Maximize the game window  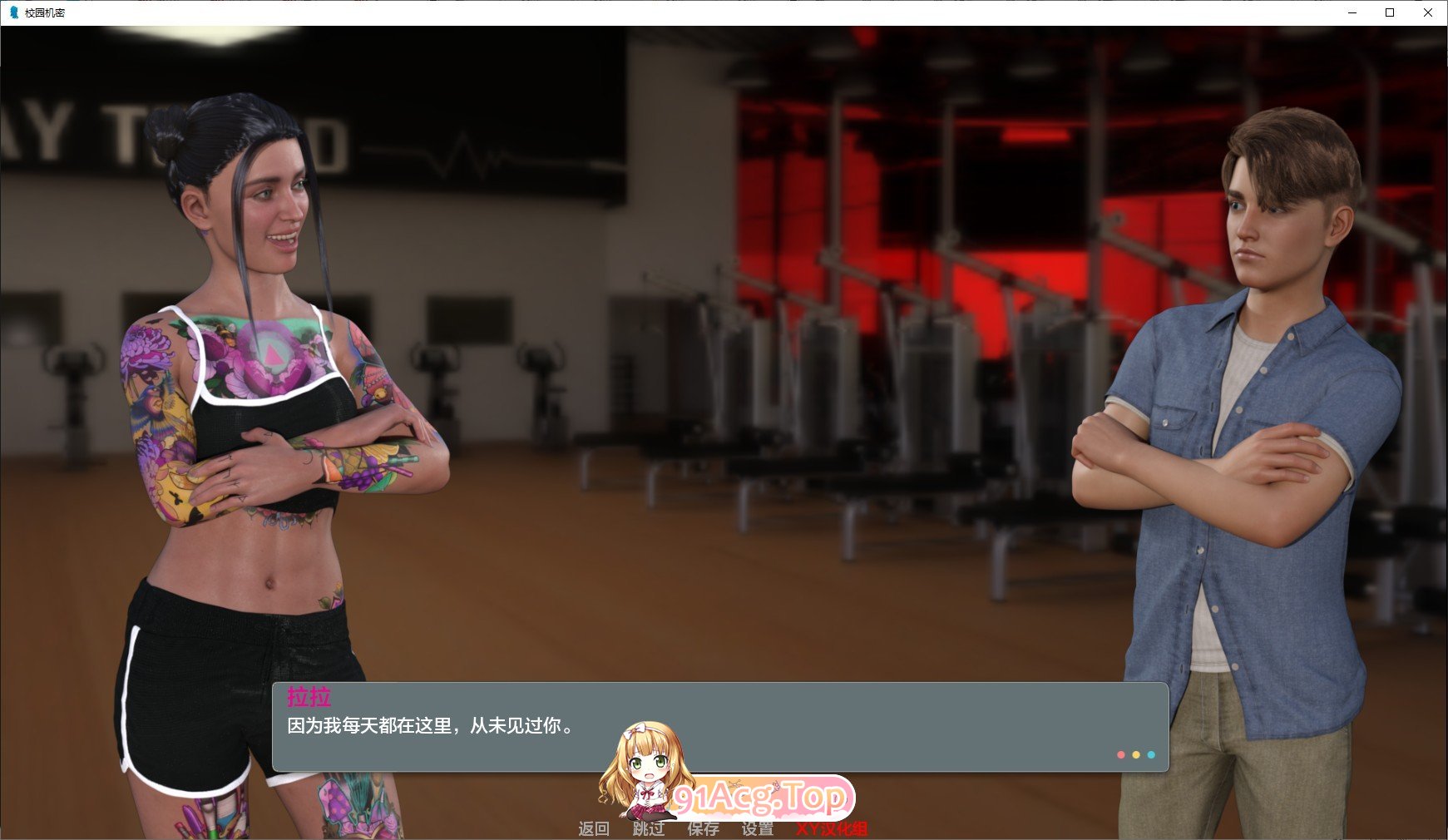click(1388, 13)
